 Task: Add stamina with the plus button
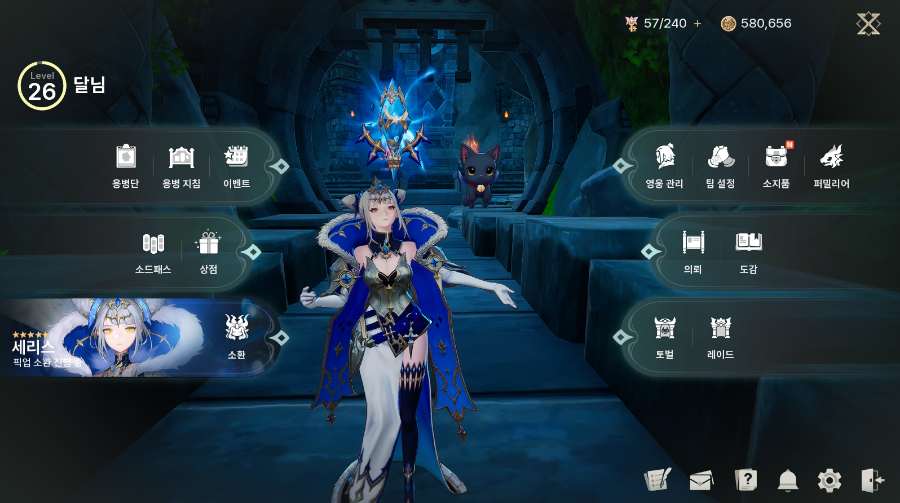click(x=697, y=23)
